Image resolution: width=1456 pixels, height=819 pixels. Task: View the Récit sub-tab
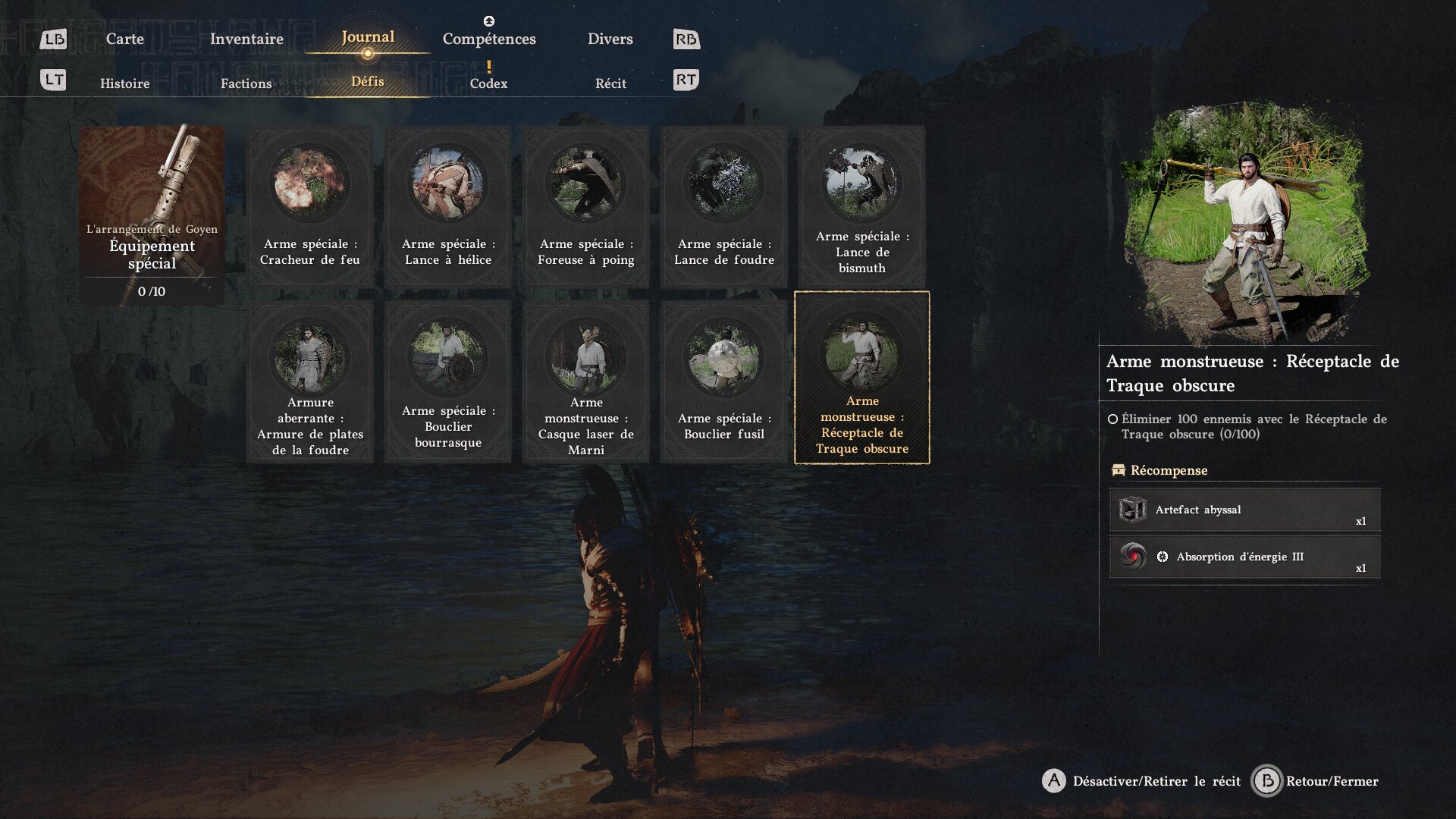coord(610,83)
